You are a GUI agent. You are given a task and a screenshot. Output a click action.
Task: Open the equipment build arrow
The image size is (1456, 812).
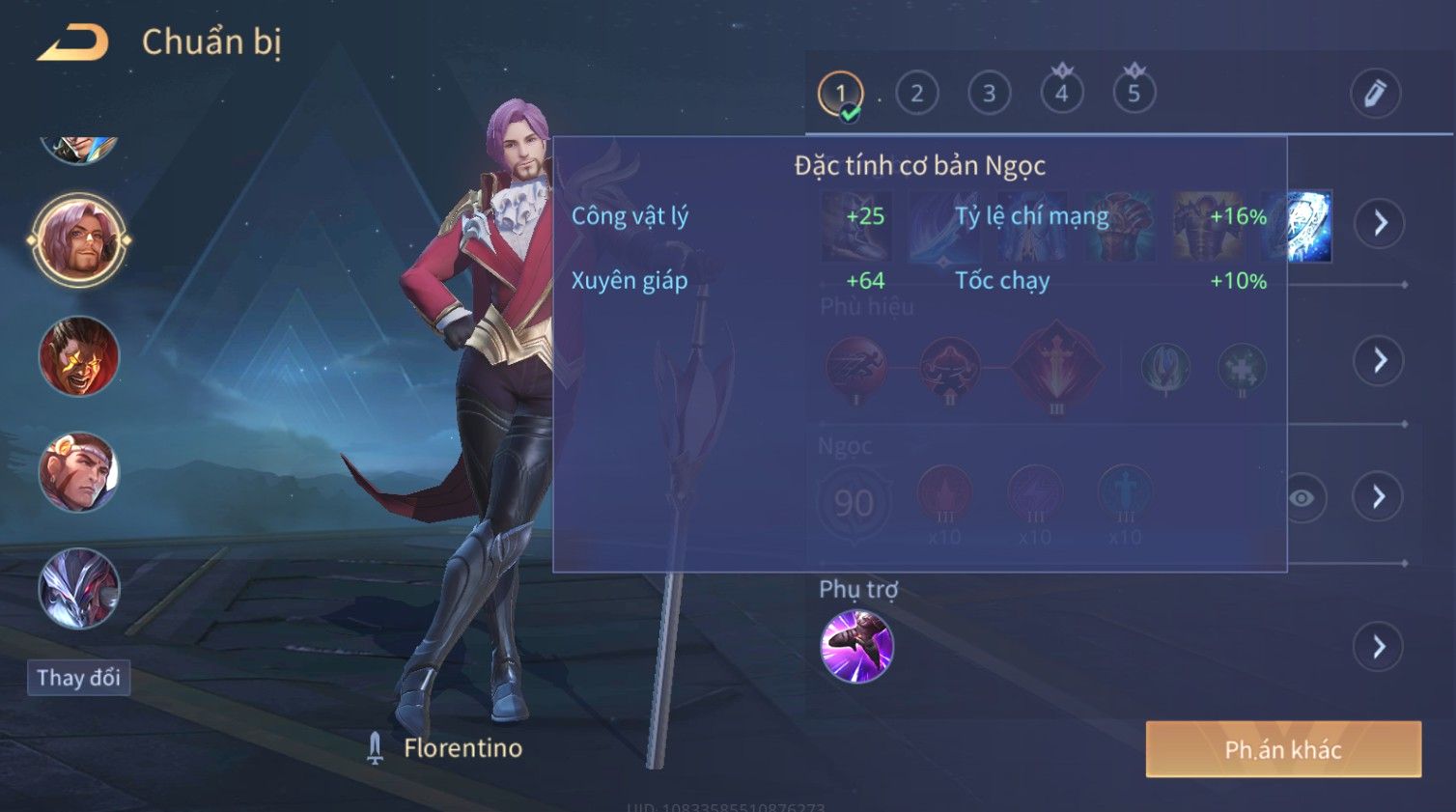point(1380,223)
